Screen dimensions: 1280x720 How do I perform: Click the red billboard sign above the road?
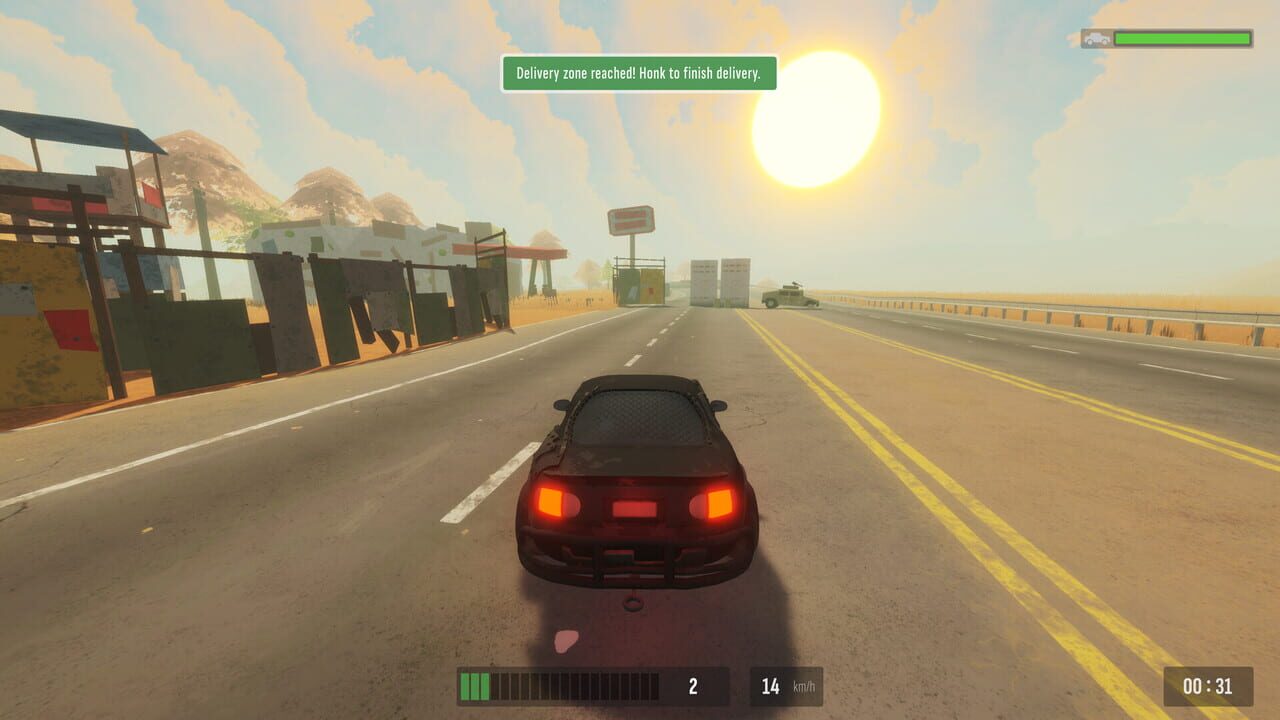(634, 219)
